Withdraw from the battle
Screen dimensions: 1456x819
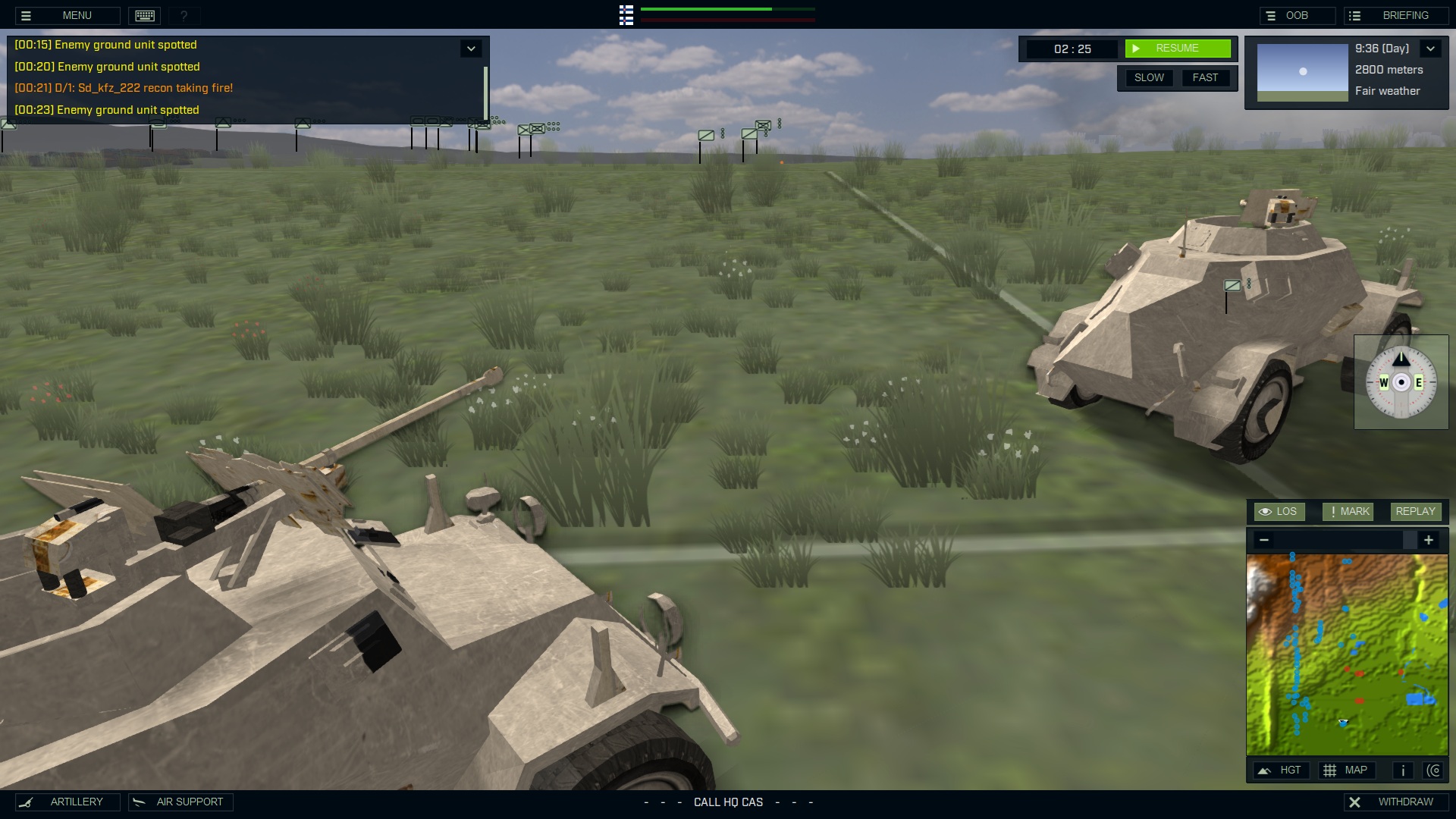1395,802
